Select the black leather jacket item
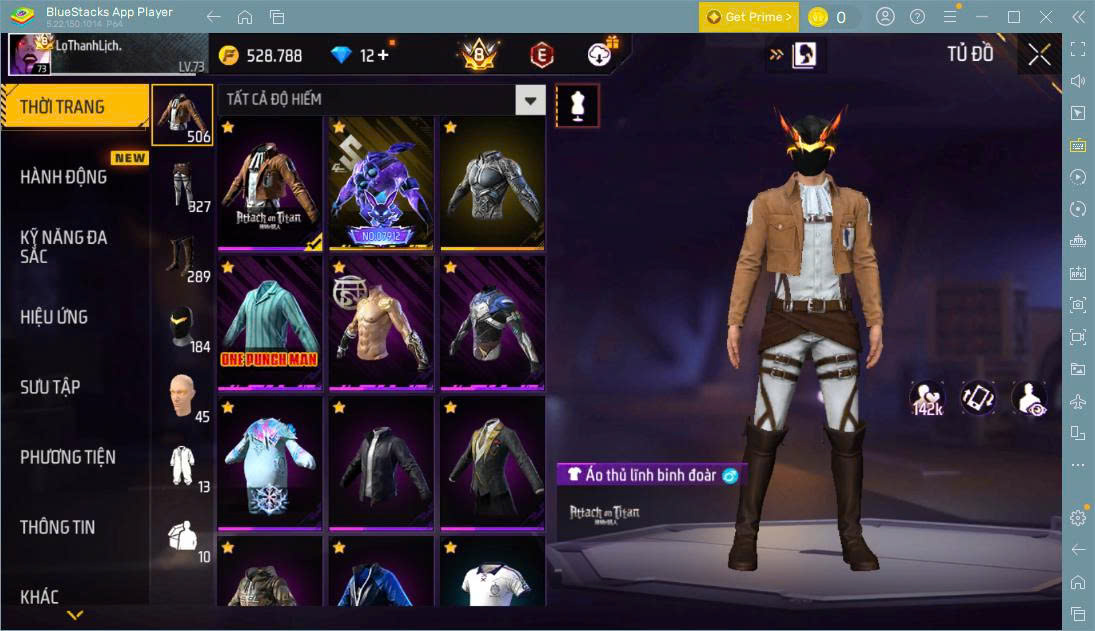 (381, 462)
